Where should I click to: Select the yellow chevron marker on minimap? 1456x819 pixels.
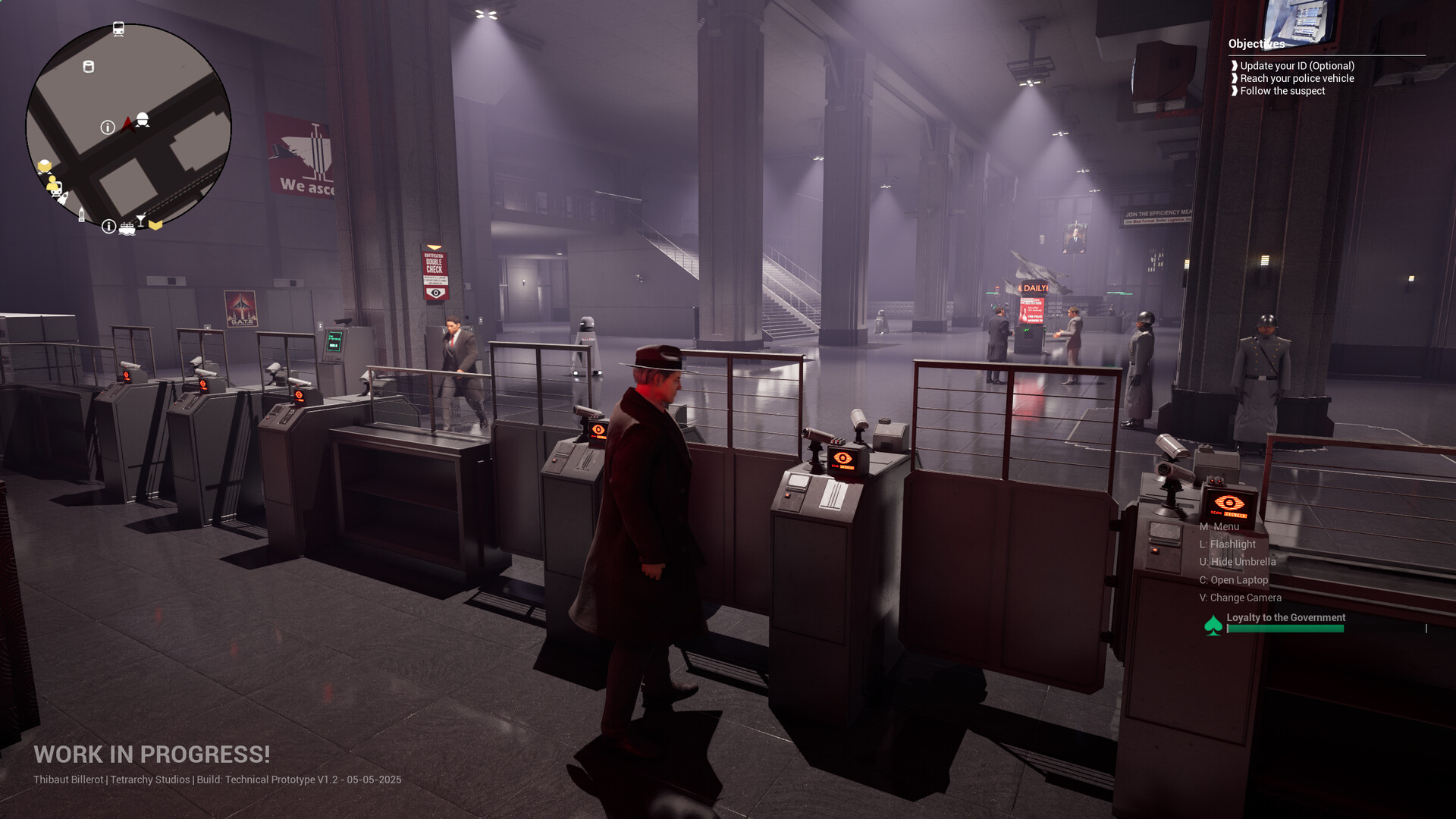click(155, 224)
